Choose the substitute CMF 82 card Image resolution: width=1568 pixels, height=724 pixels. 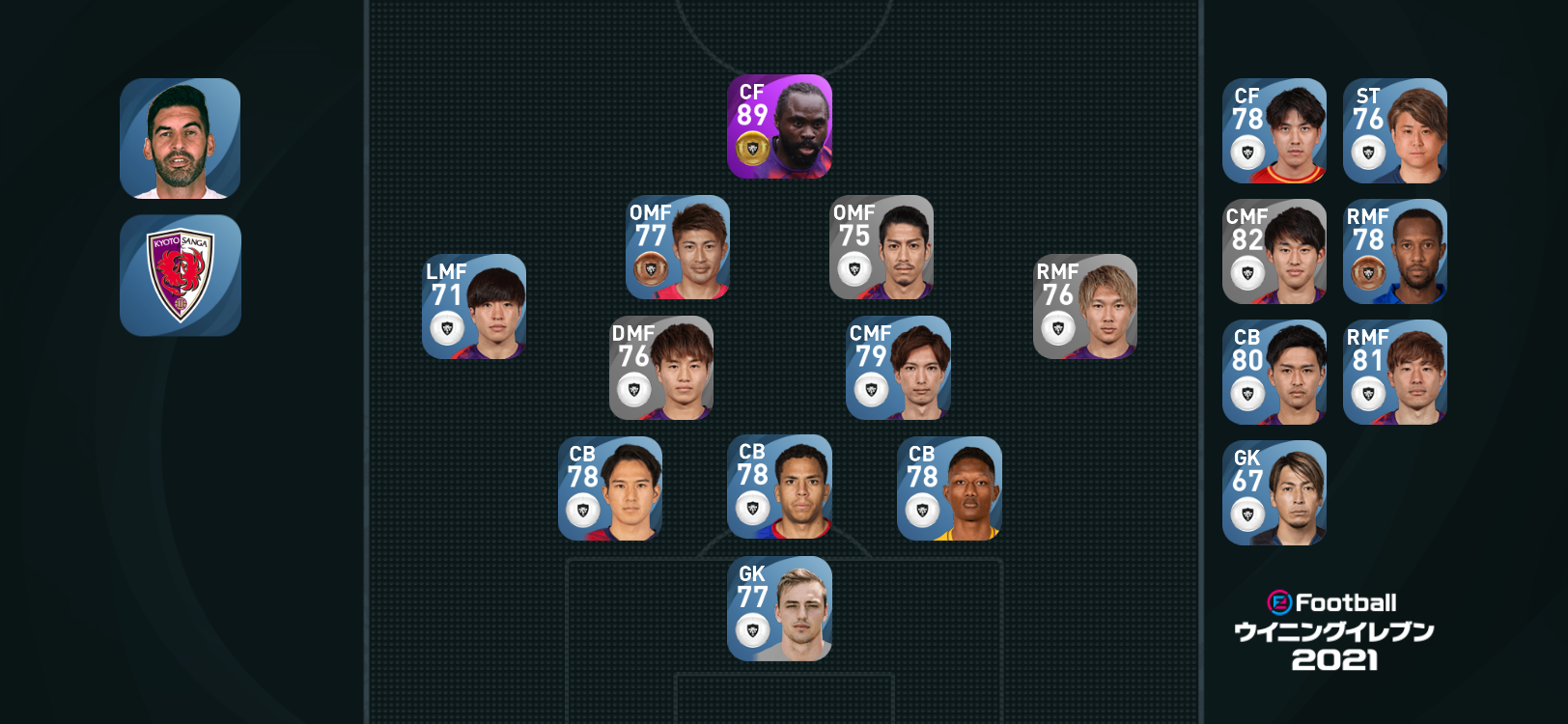(1274, 252)
